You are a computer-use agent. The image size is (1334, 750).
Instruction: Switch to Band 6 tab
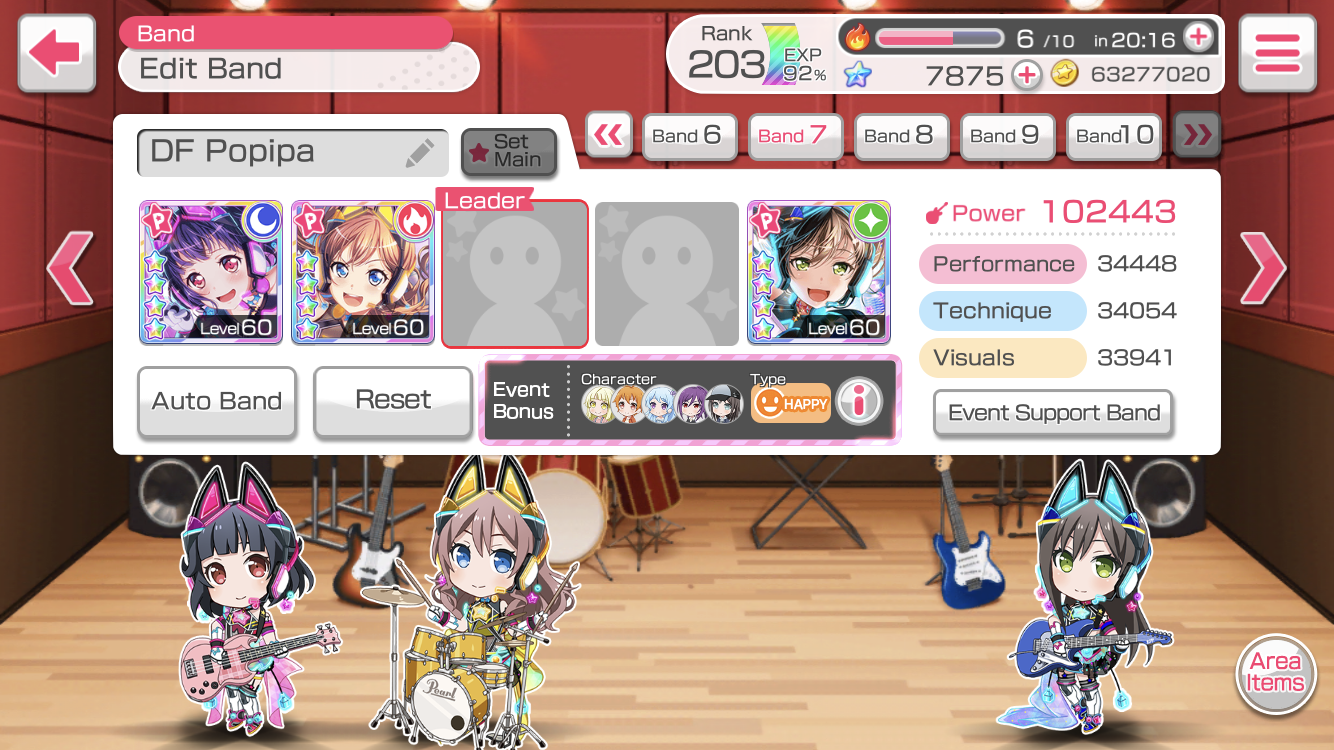point(686,136)
